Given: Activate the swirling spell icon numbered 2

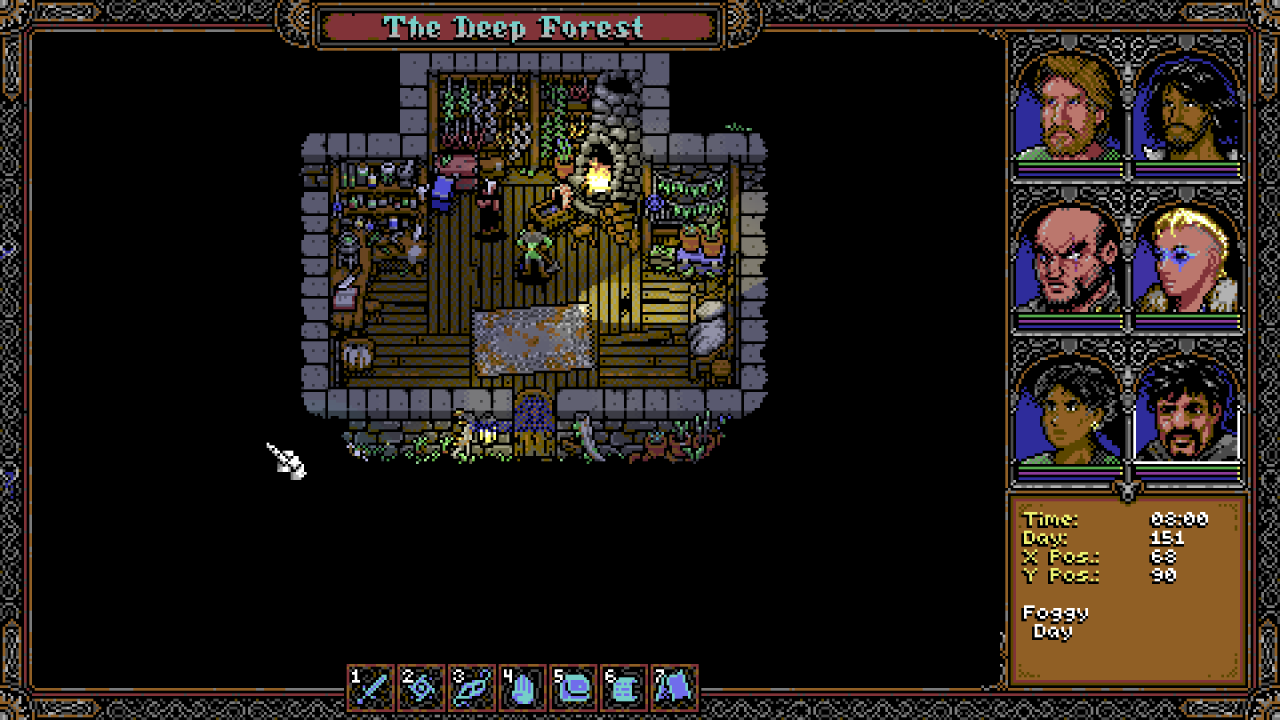Looking at the screenshot, I should (x=421, y=688).
